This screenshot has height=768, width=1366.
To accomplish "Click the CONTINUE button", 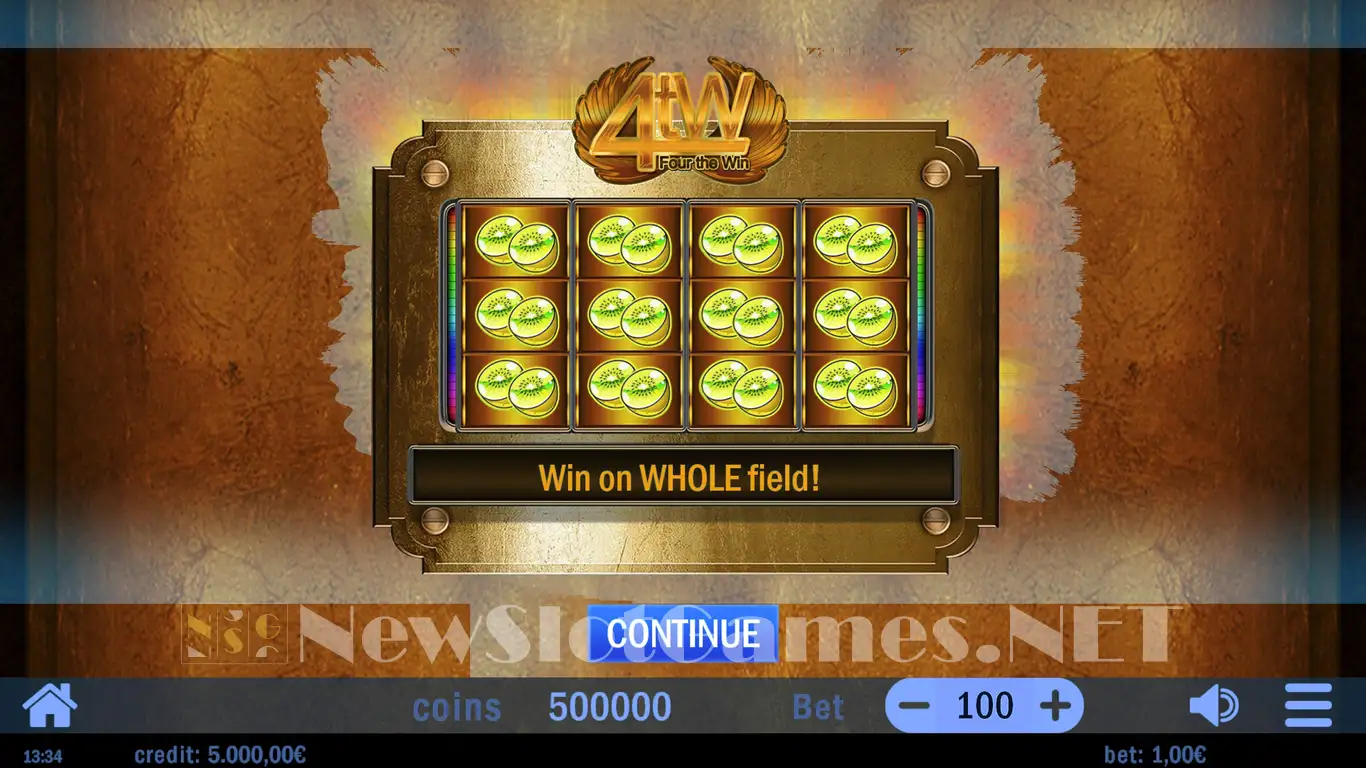I will [682, 633].
